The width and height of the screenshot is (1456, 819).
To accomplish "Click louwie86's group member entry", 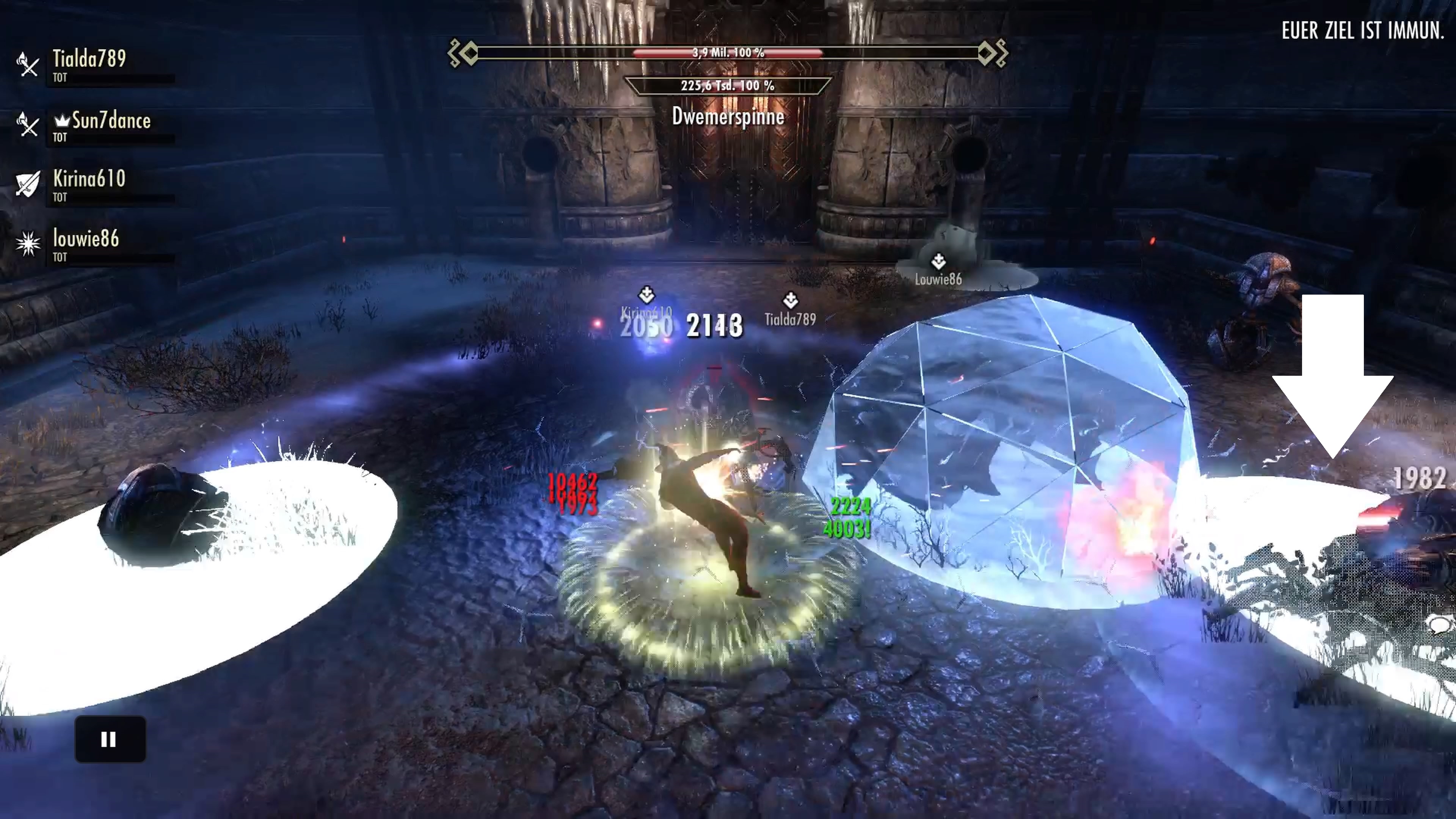I will pos(86,239).
